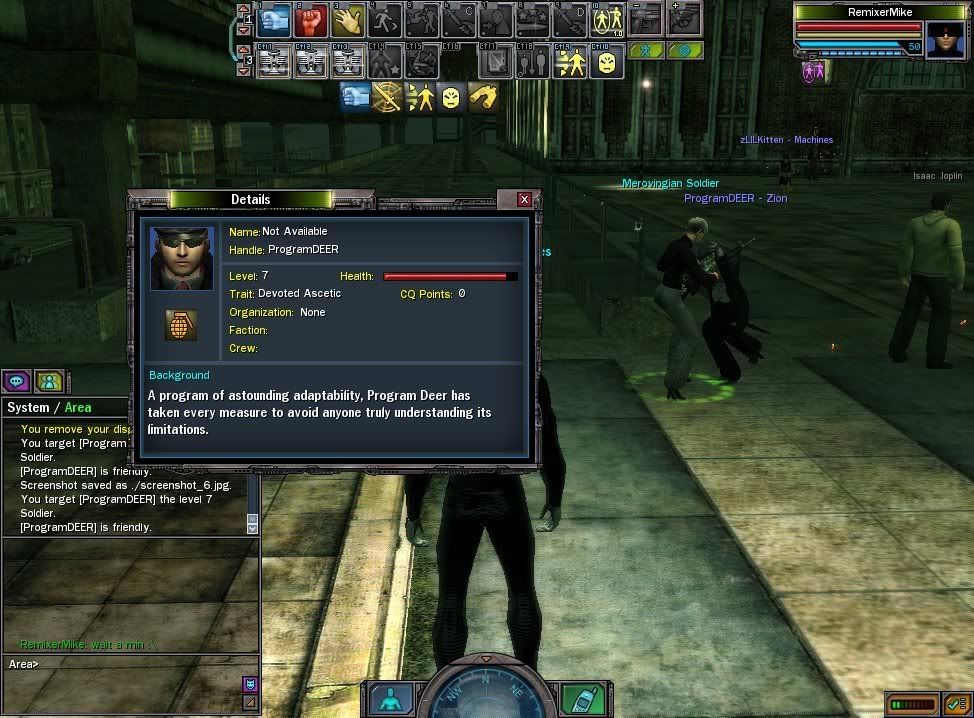The width and height of the screenshot is (974, 718).
Task: Activate the blue fist ability in slot 1
Action: [x=273, y=20]
